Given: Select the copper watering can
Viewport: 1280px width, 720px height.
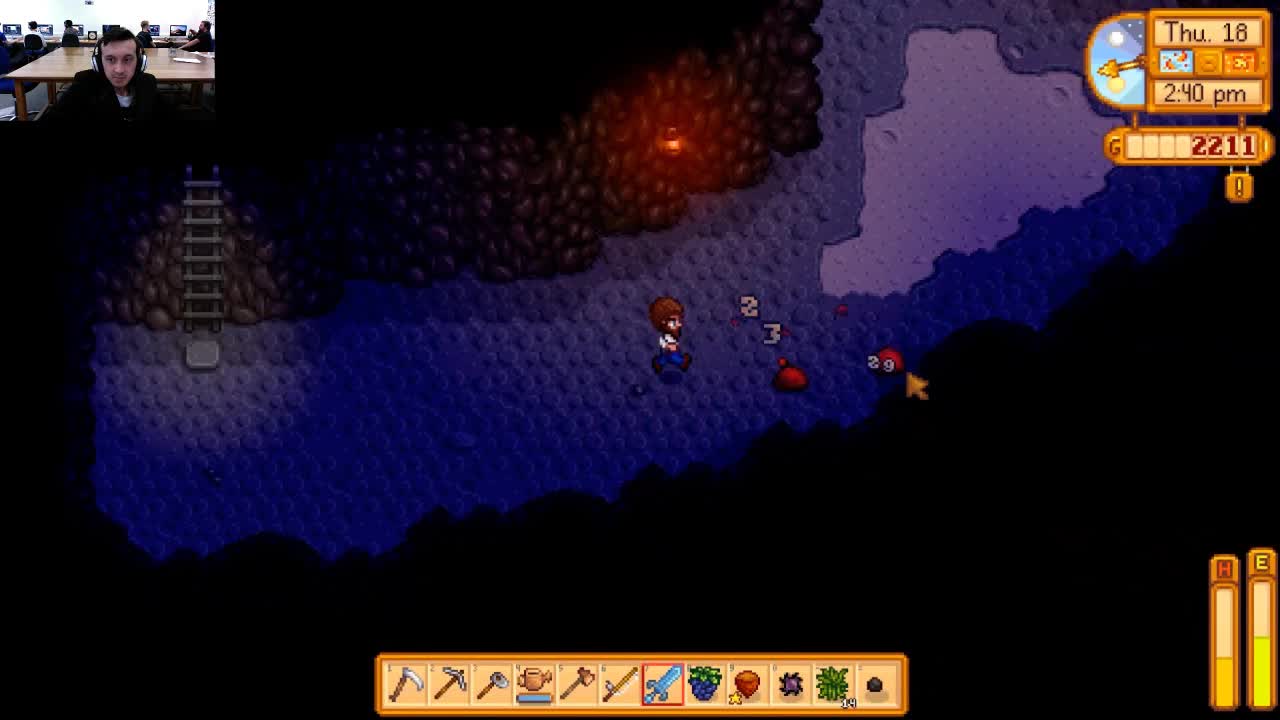Looking at the screenshot, I should click(535, 684).
